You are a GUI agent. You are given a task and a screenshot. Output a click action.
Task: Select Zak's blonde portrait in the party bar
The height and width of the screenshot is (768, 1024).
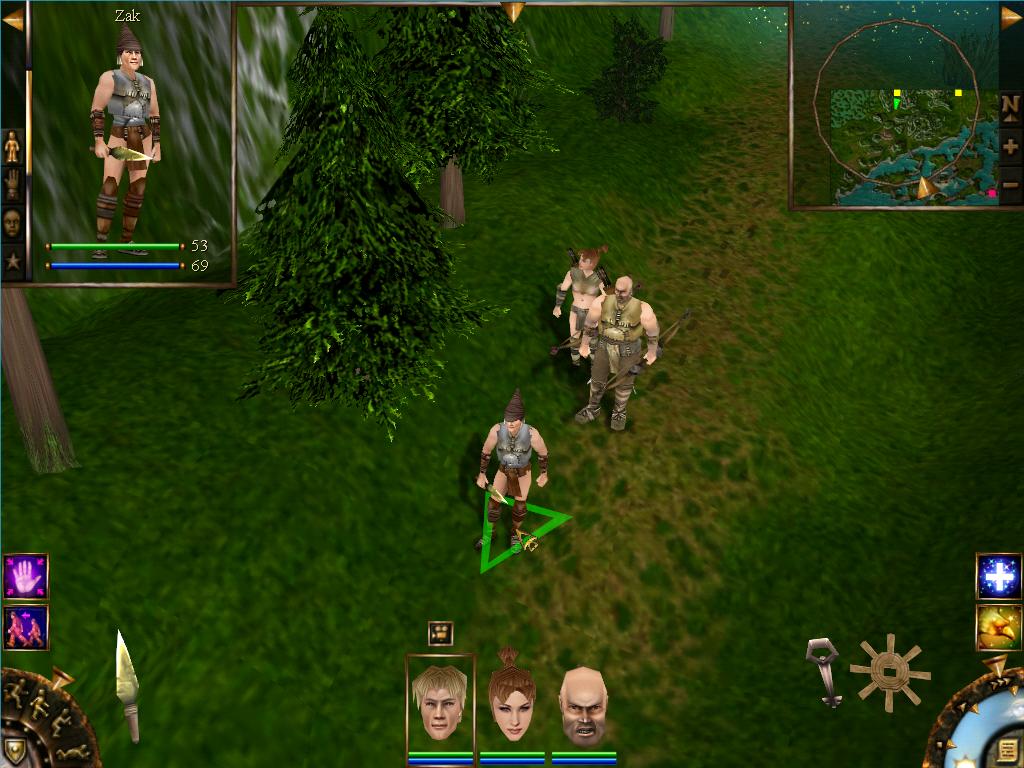pyautogui.click(x=440, y=704)
